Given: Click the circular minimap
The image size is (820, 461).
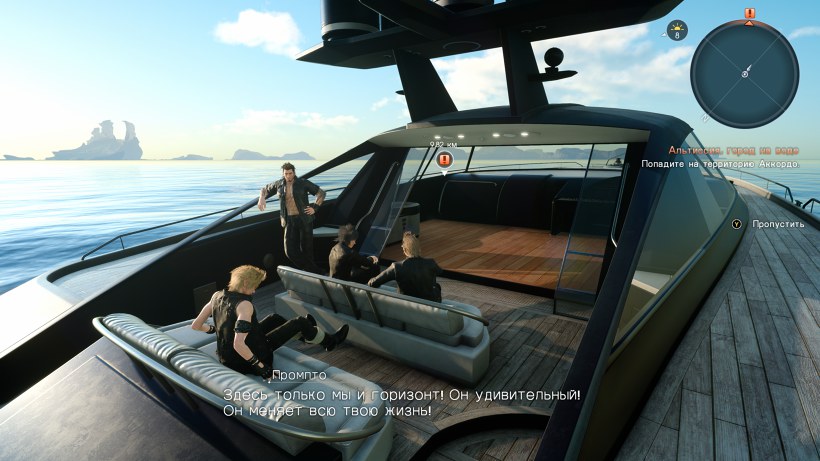Looking at the screenshot, I should tap(744, 74).
